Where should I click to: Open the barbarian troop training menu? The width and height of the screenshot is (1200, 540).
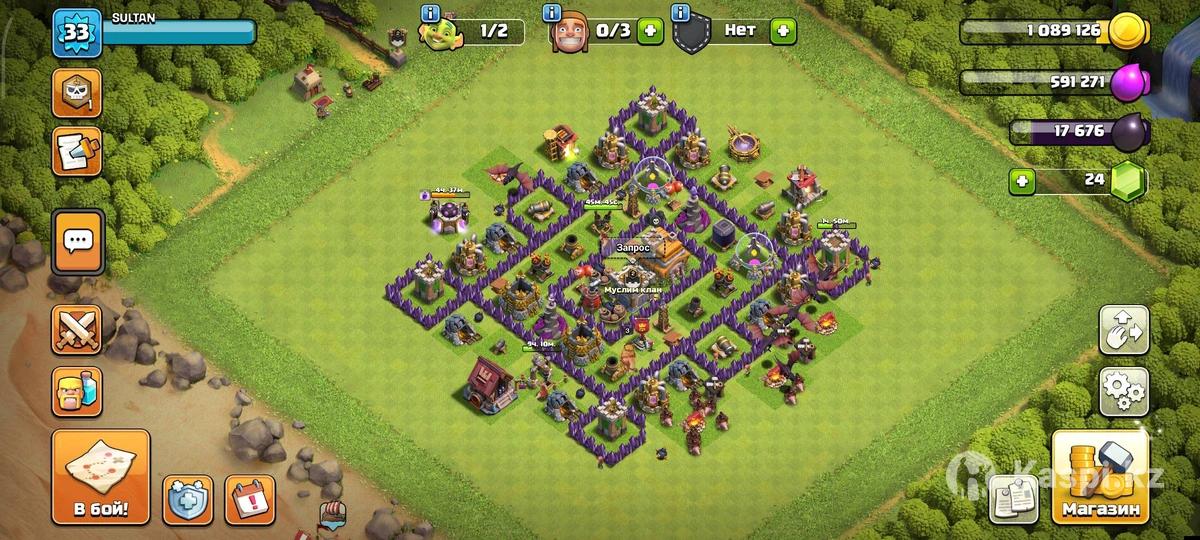pos(77,391)
